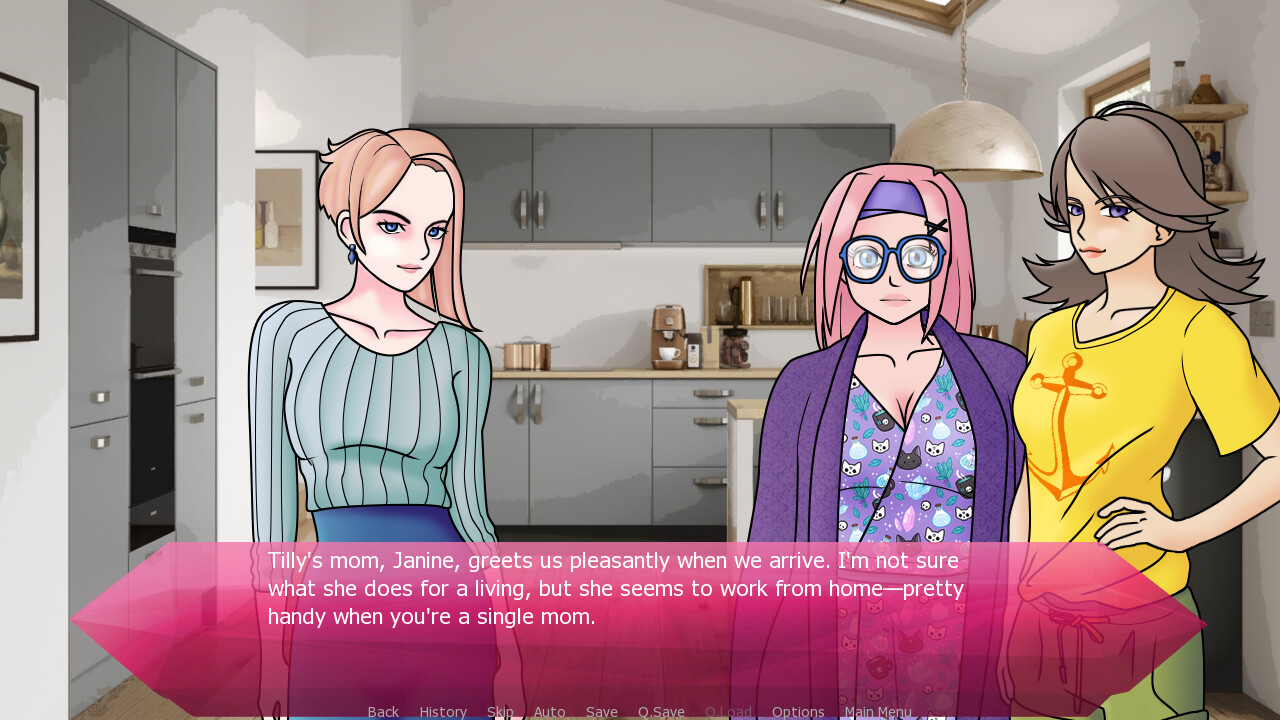
Task: Open the History screen
Action: 442,711
